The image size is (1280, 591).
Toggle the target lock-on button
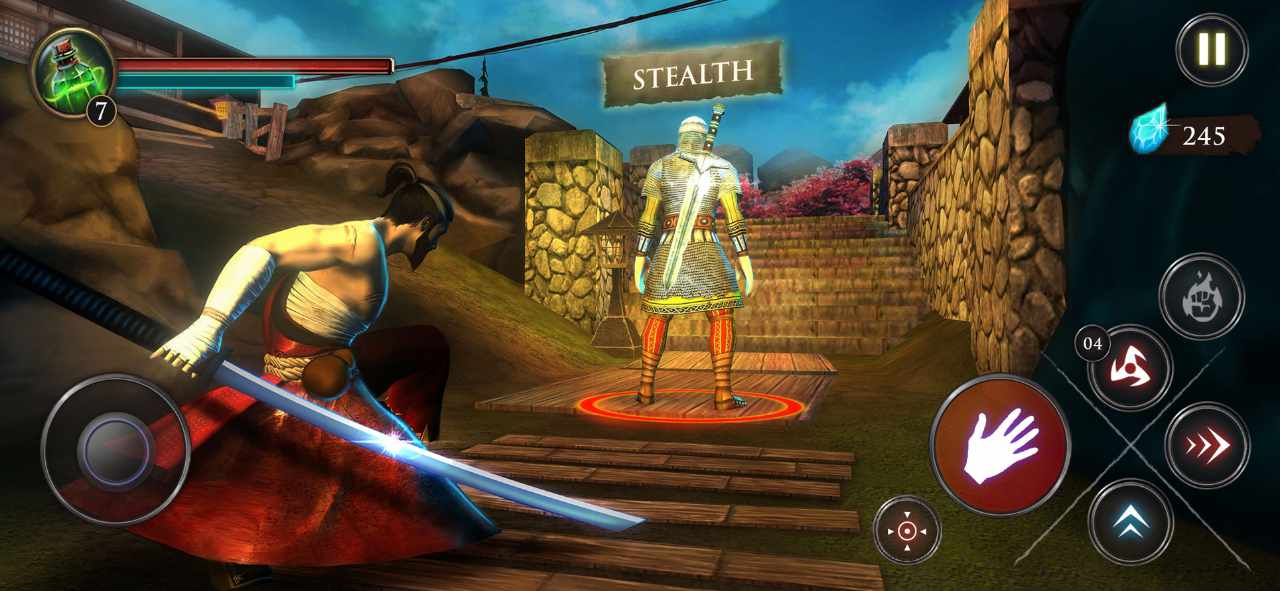coord(907,530)
